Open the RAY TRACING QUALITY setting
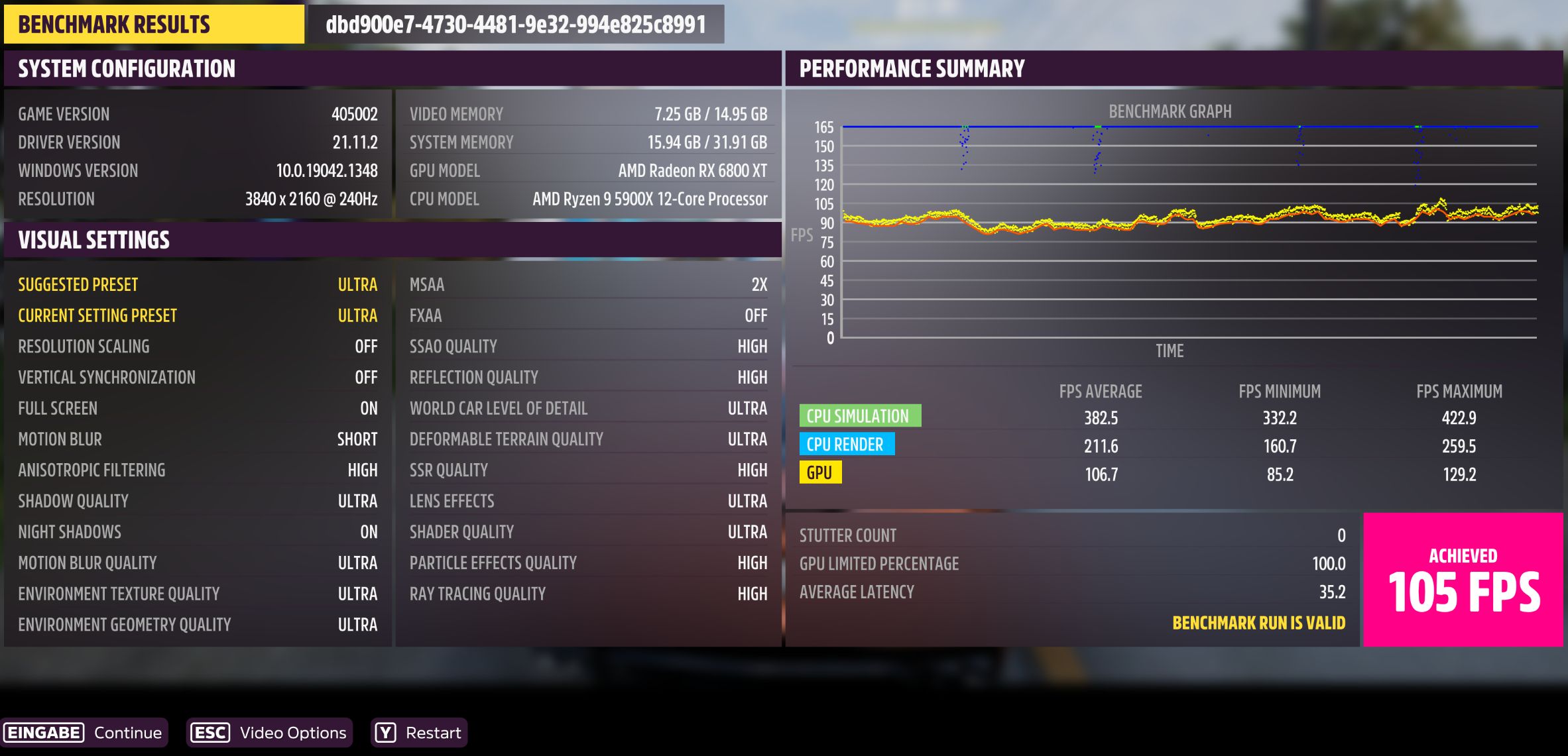The height and width of the screenshot is (756, 1568). 588,594
